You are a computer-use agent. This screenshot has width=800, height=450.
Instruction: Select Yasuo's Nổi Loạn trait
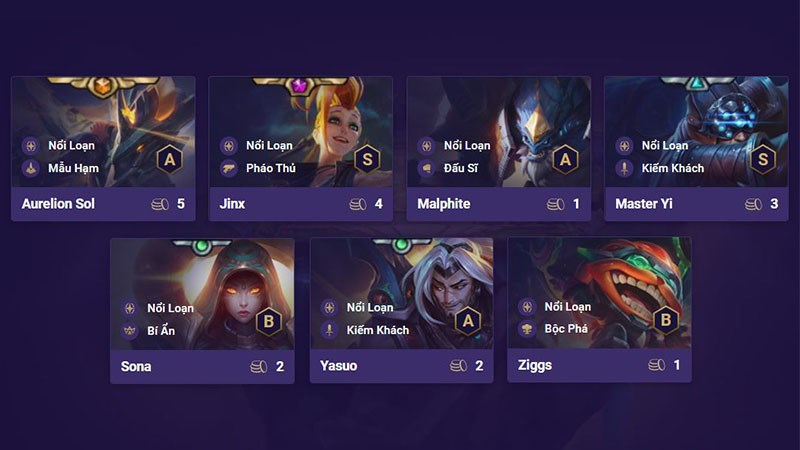(x=360, y=307)
